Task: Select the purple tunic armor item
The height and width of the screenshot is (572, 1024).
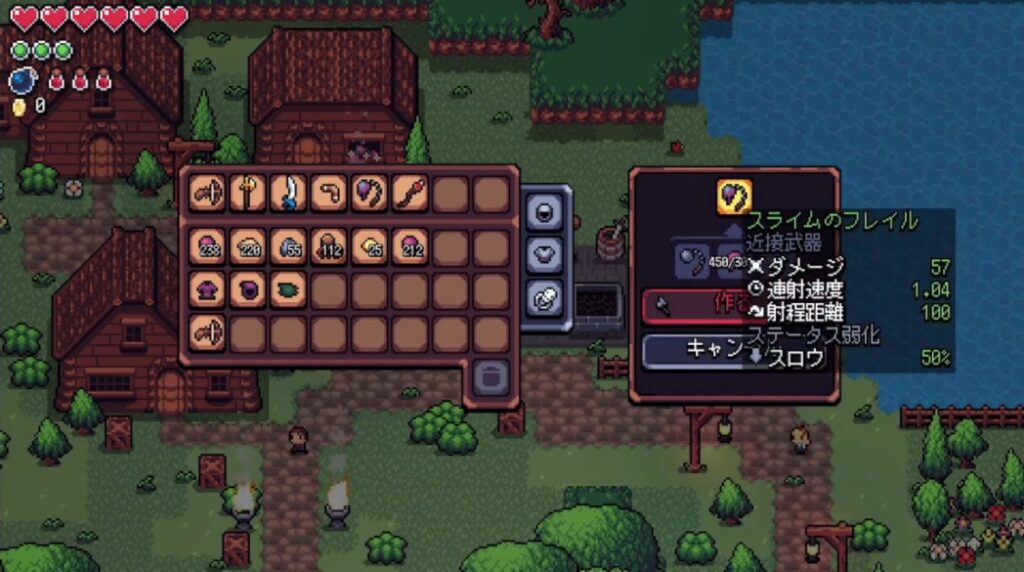Action: (x=208, y=289)
